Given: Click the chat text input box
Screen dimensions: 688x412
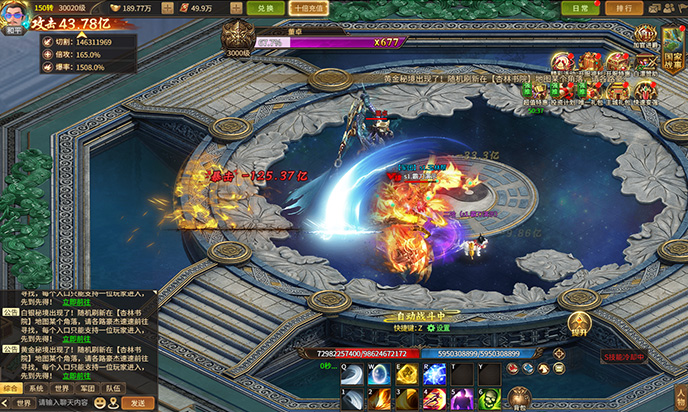Looking at the screenshot, I should tap(62, 403).
